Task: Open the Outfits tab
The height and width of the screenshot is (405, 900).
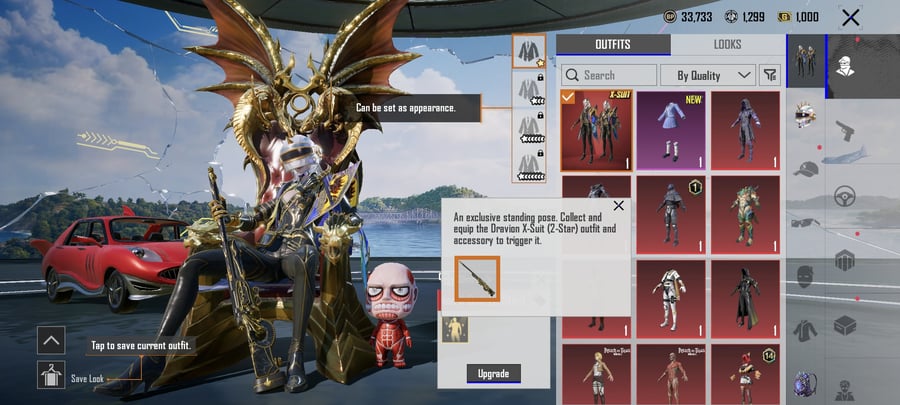Action: pyautogui.click(x=612, y=45)
